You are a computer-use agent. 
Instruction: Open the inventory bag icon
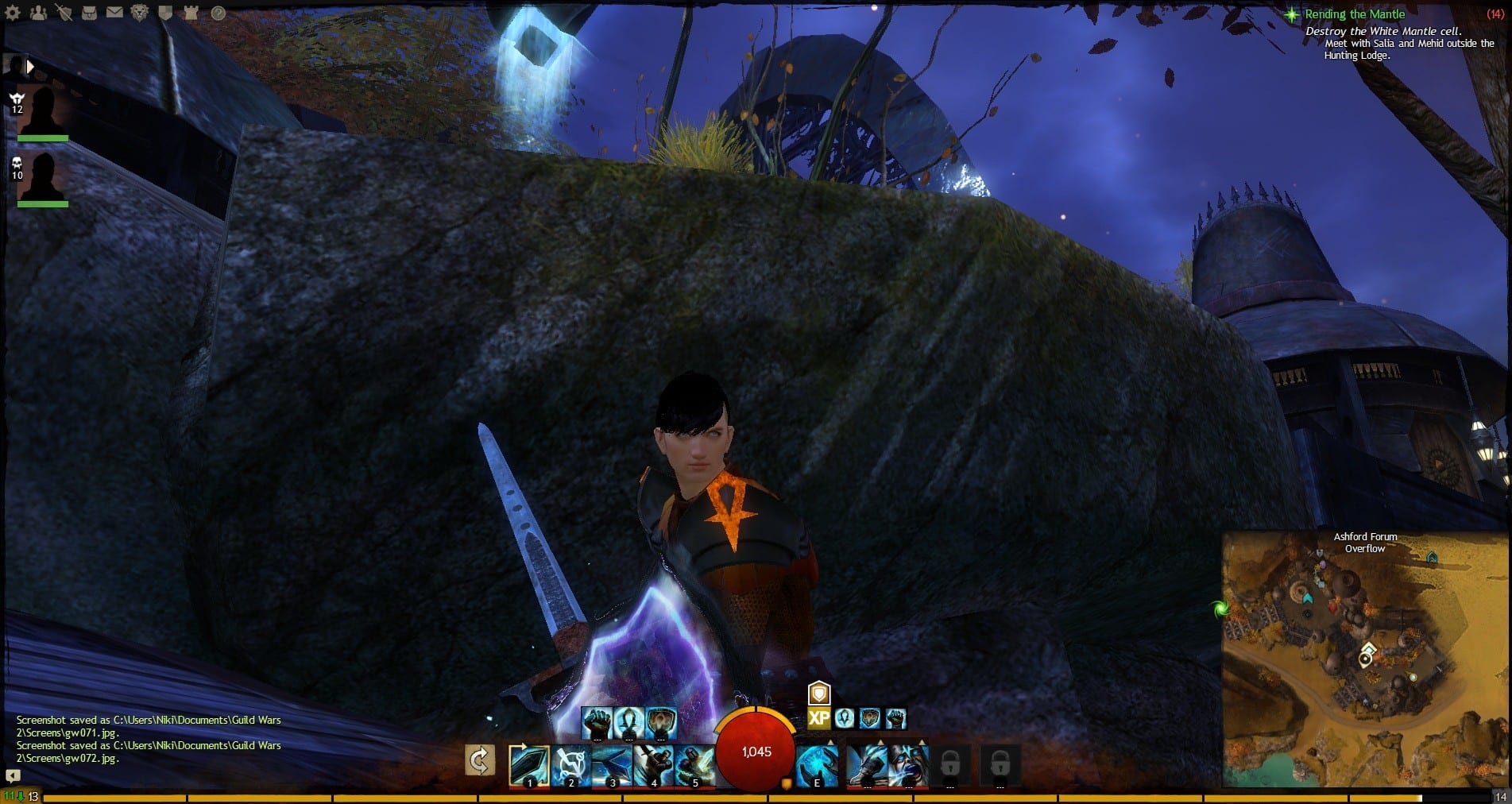pos(89,13)
